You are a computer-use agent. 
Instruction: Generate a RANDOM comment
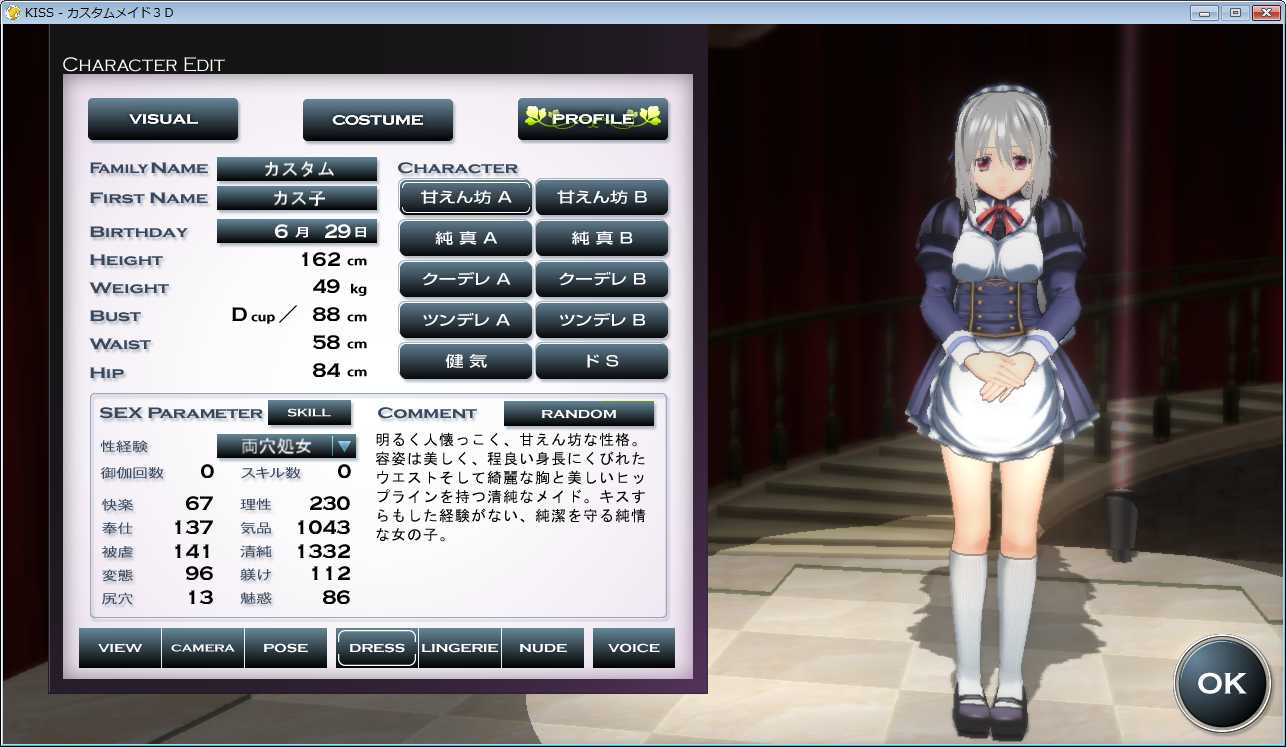578,413
